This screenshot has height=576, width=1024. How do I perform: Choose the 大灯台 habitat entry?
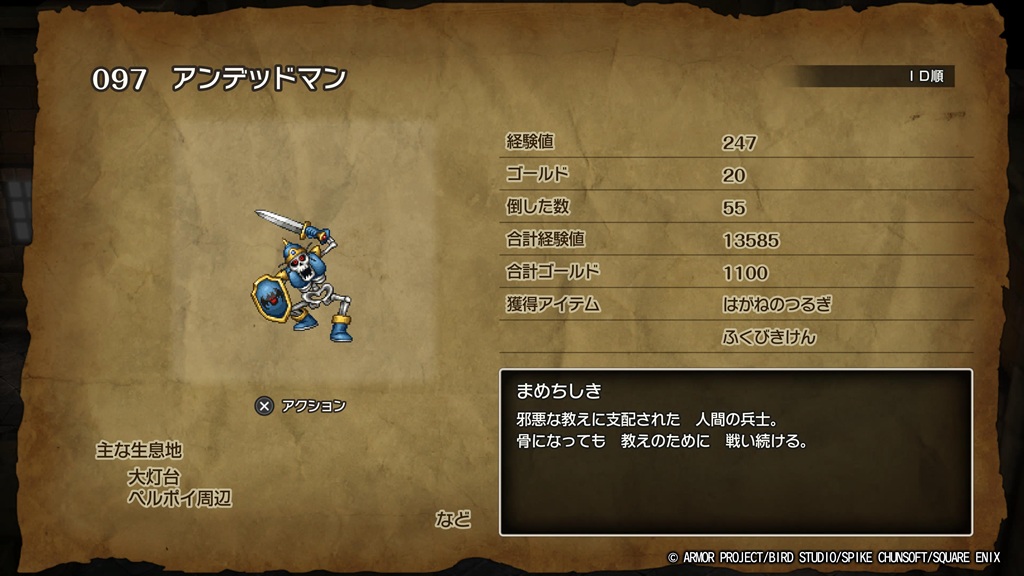[x=154, y=477]
